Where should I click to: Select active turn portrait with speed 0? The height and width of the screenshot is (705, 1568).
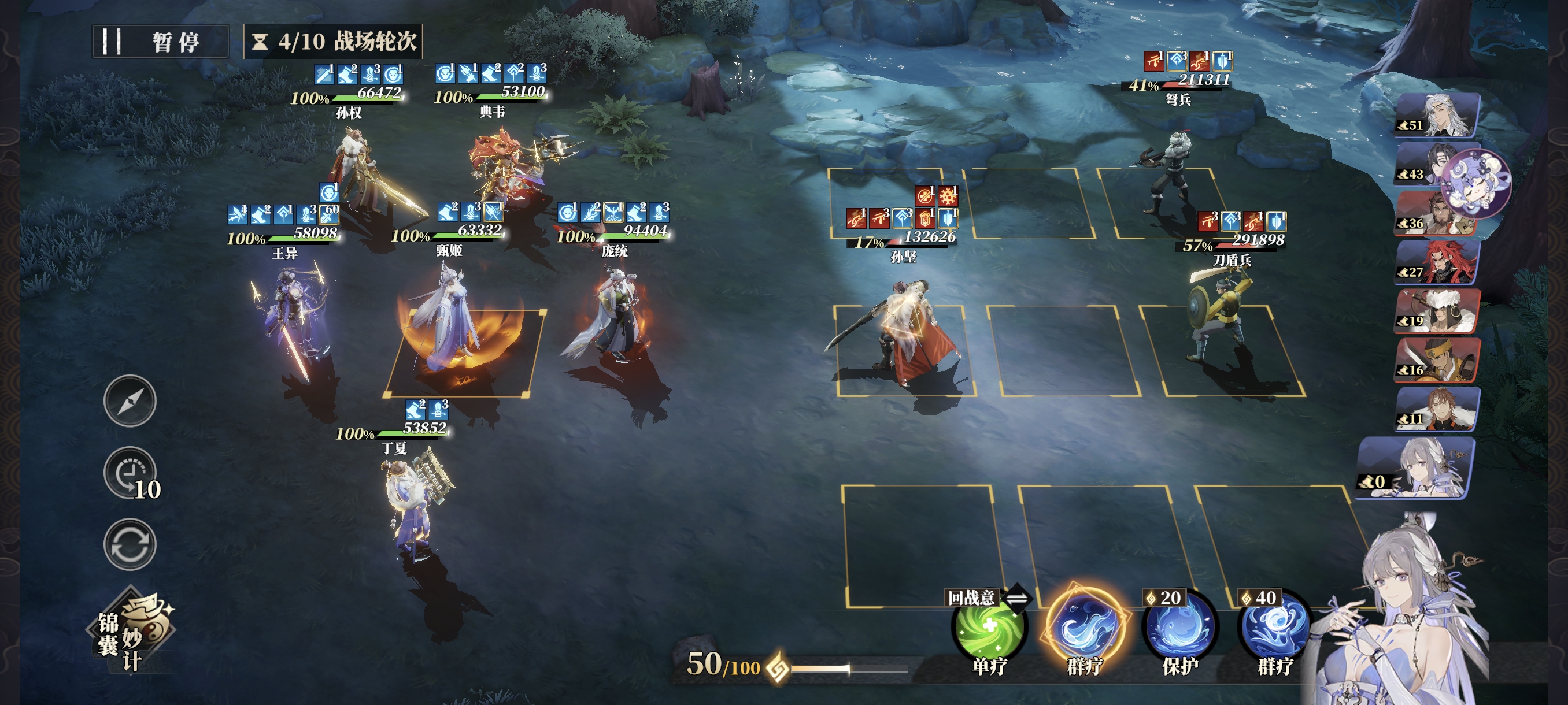click(1418, 467)
